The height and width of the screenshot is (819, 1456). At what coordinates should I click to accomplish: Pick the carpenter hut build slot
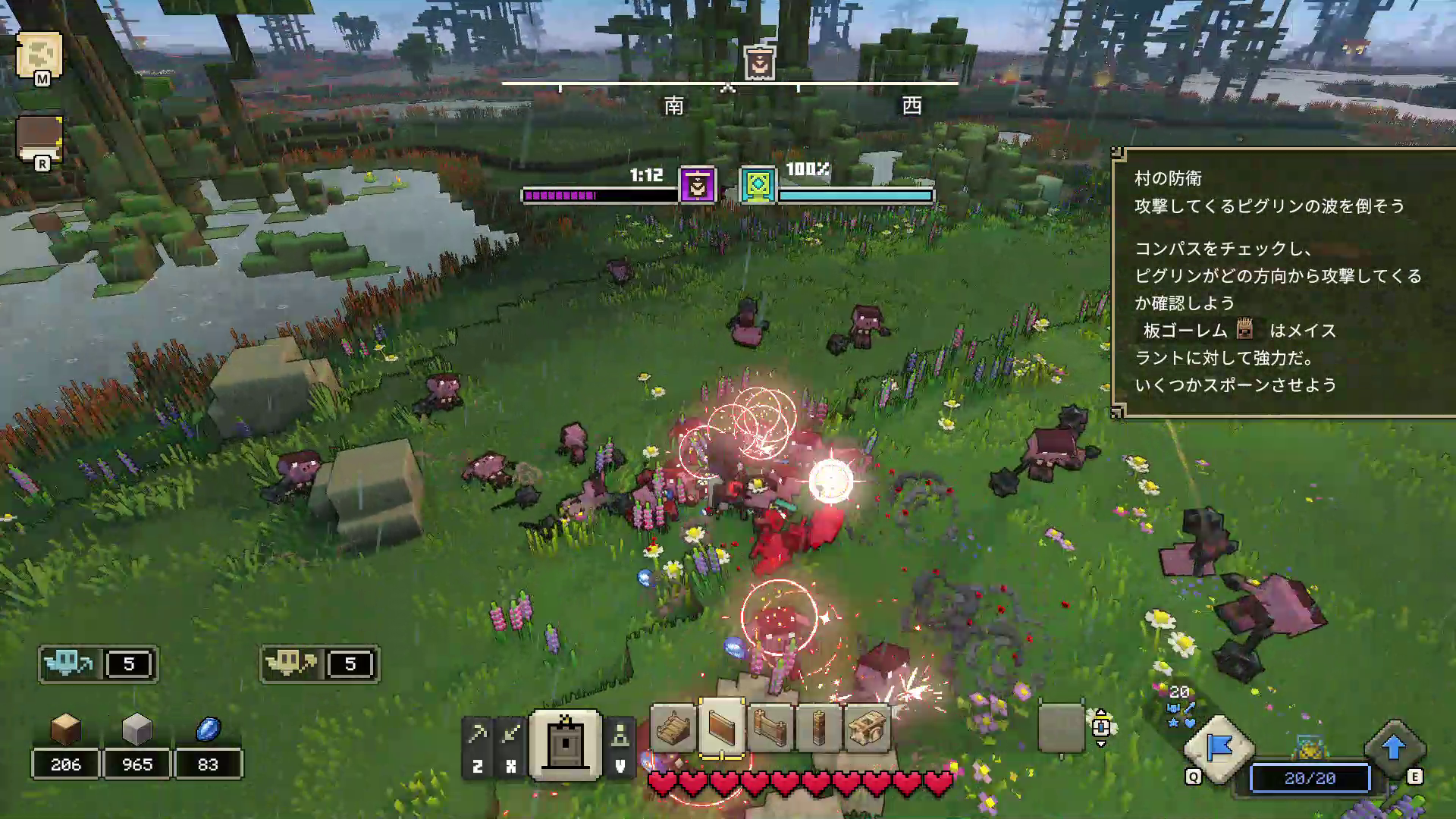pos(867,728)
